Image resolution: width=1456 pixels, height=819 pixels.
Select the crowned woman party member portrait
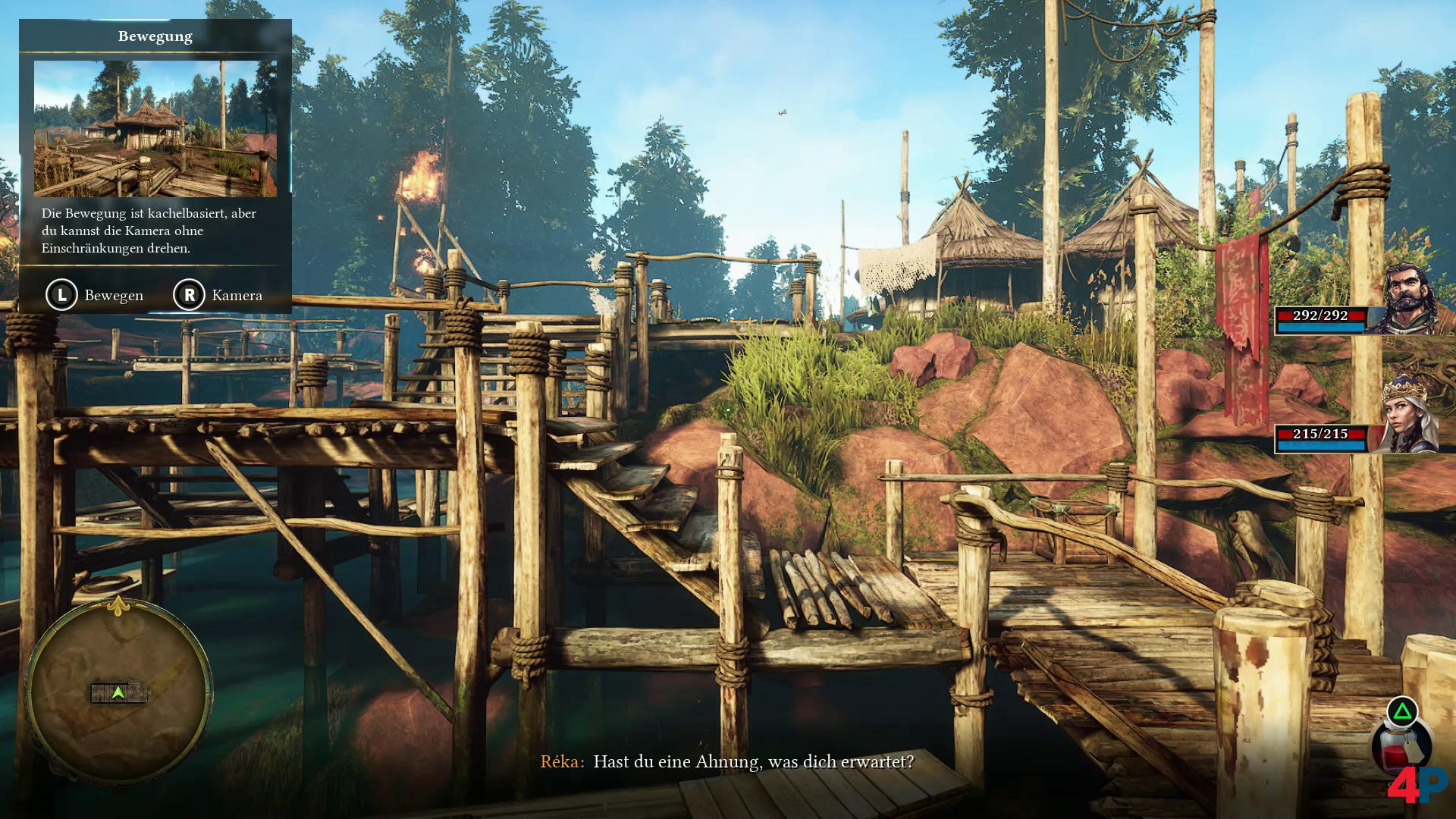point(1404,417)
